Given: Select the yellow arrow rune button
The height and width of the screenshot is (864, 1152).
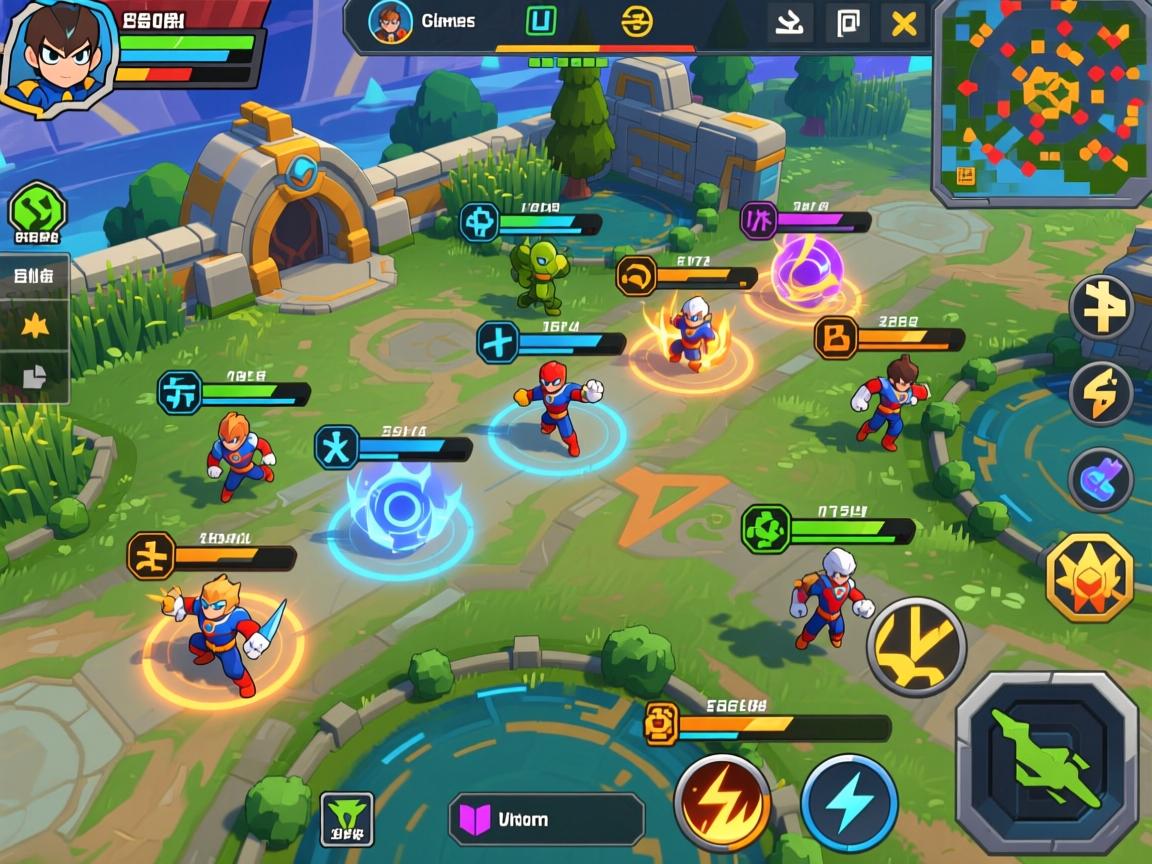Looking at the screenshot, I should pos(1101,308).
